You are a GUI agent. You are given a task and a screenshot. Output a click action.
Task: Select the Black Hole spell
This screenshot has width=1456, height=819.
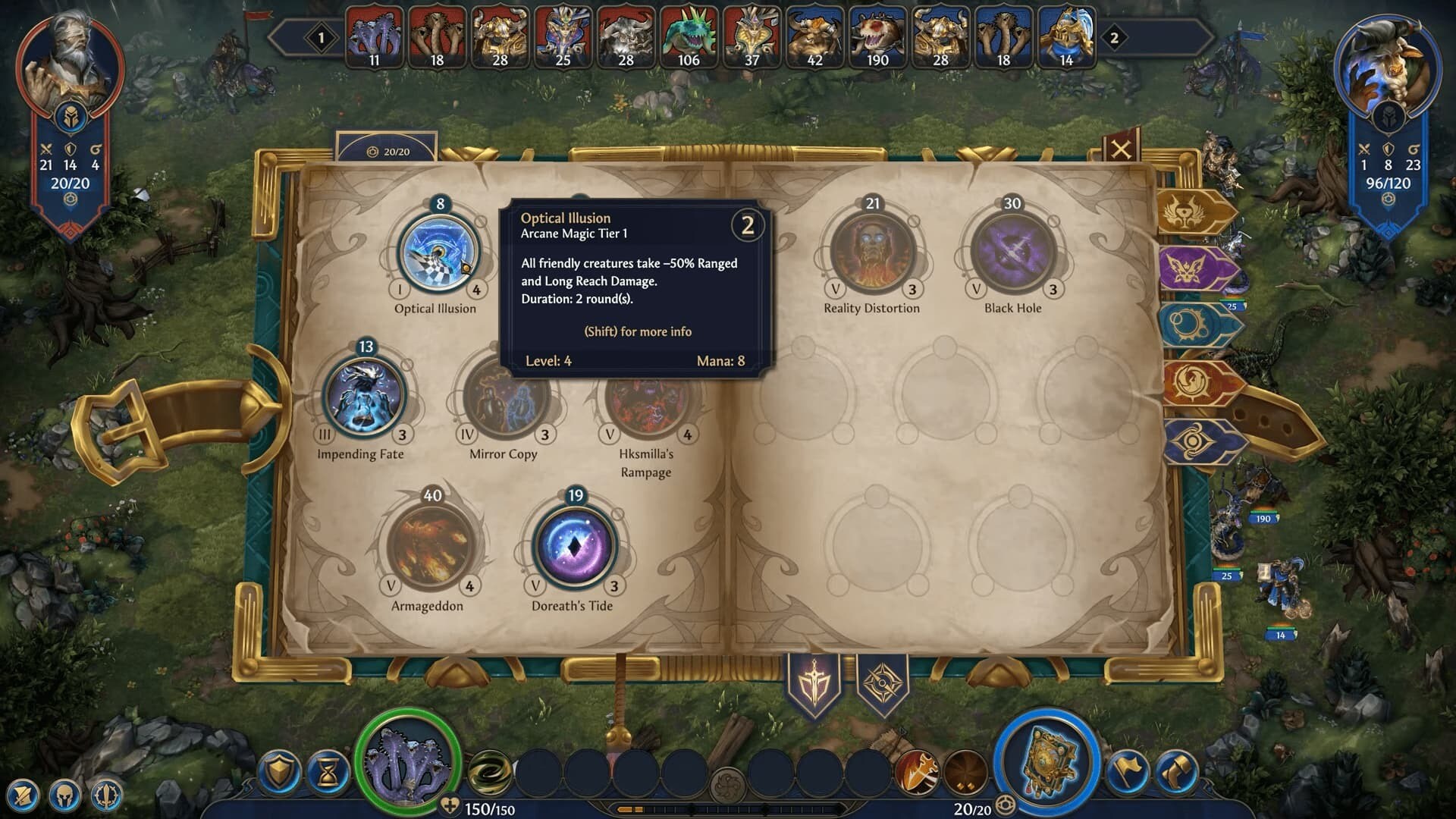1012,250
